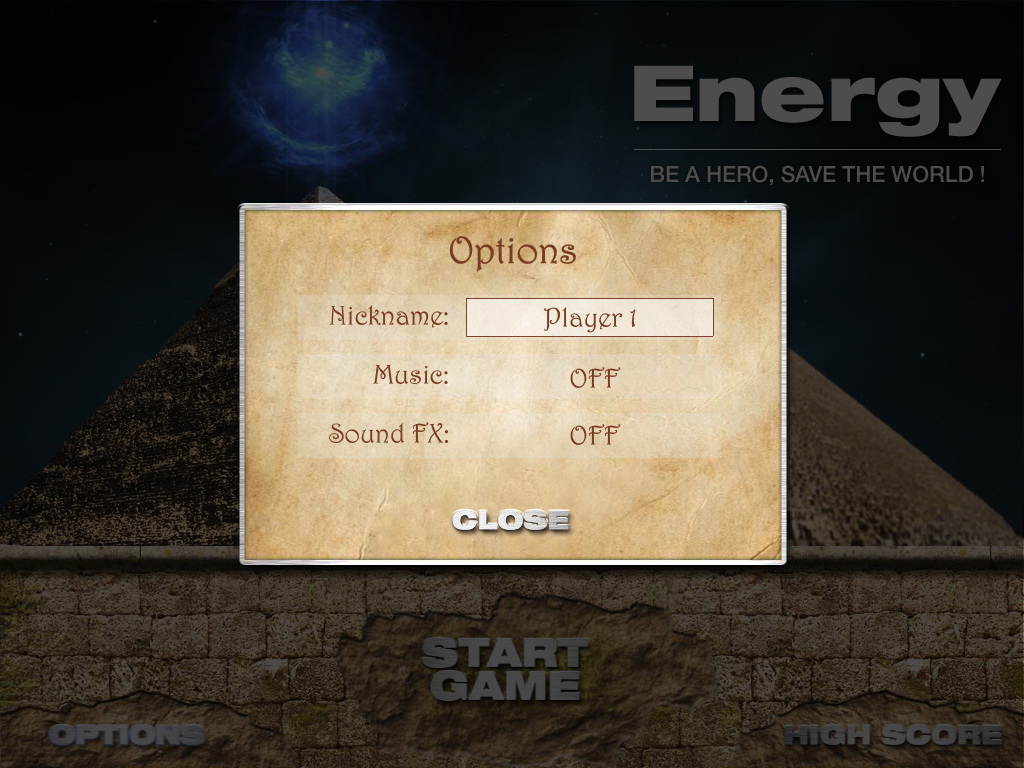Open the Options menu entry
1024x768 pixels.
[126, 735]
